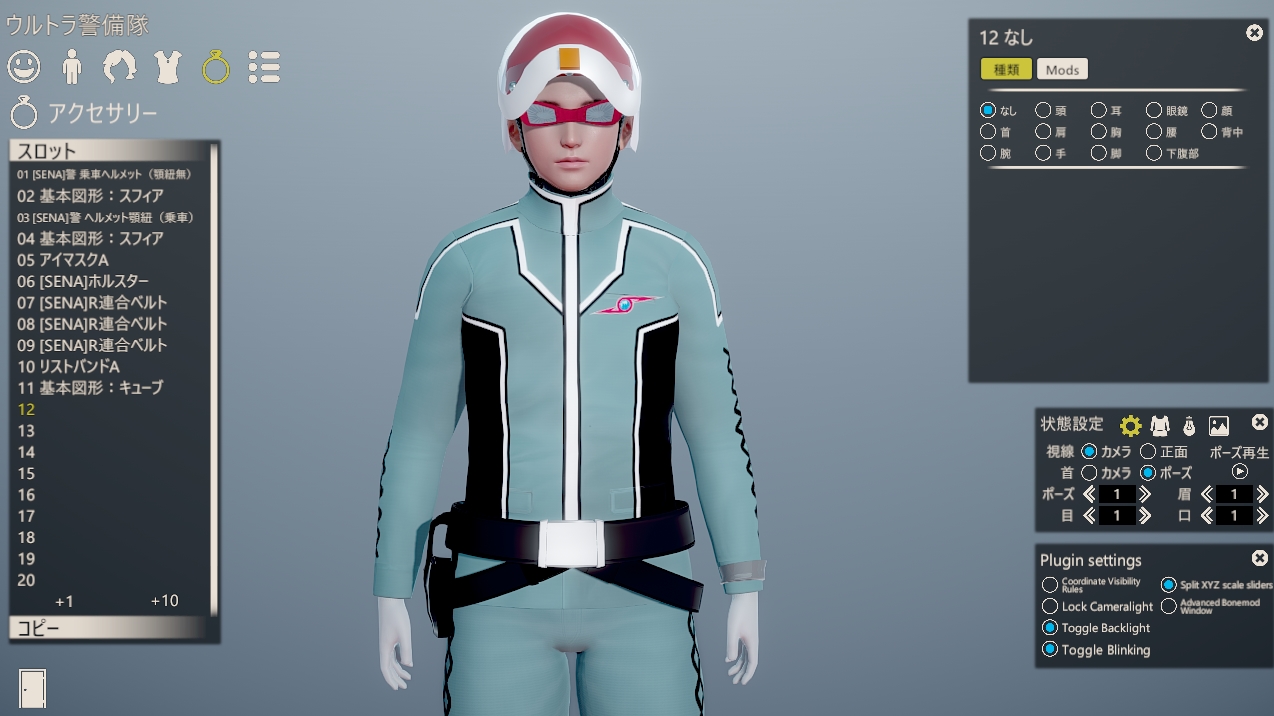Open the hair category icon

pyautogui.click(x=120, y=67)
